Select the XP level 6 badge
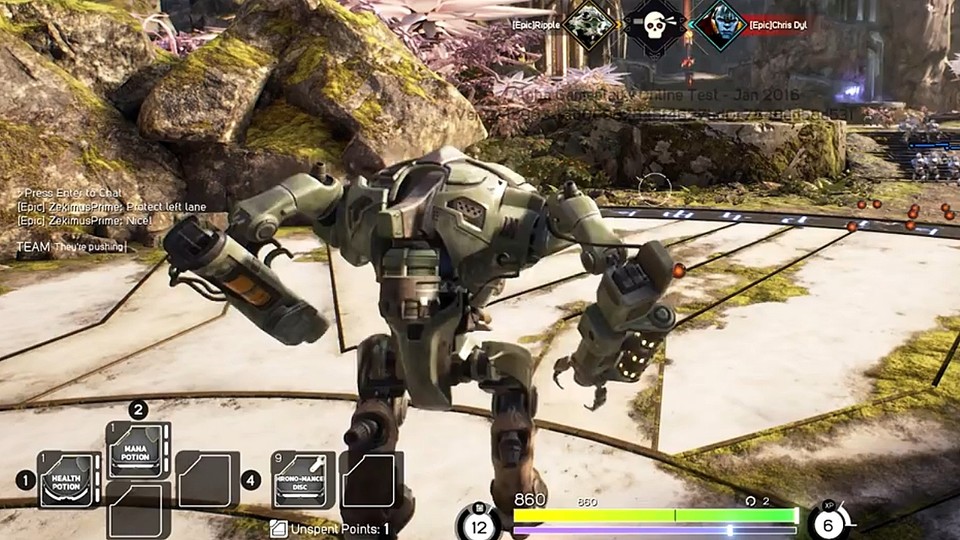The width and height of the screenshot is (960, 540). tap(827, 522)
